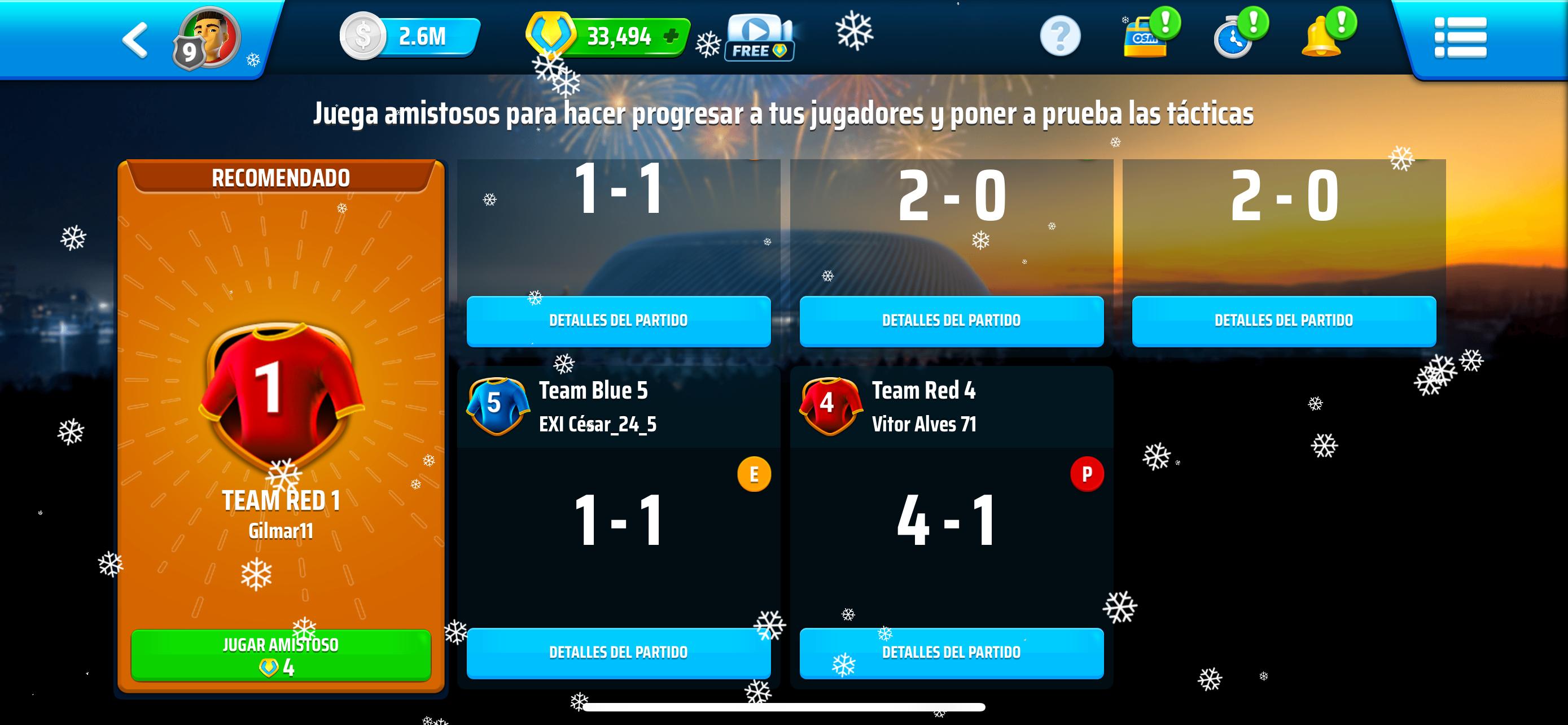Play friendly against Team Red 1
Screen dimensions: 1568x725
coord(281,655)
